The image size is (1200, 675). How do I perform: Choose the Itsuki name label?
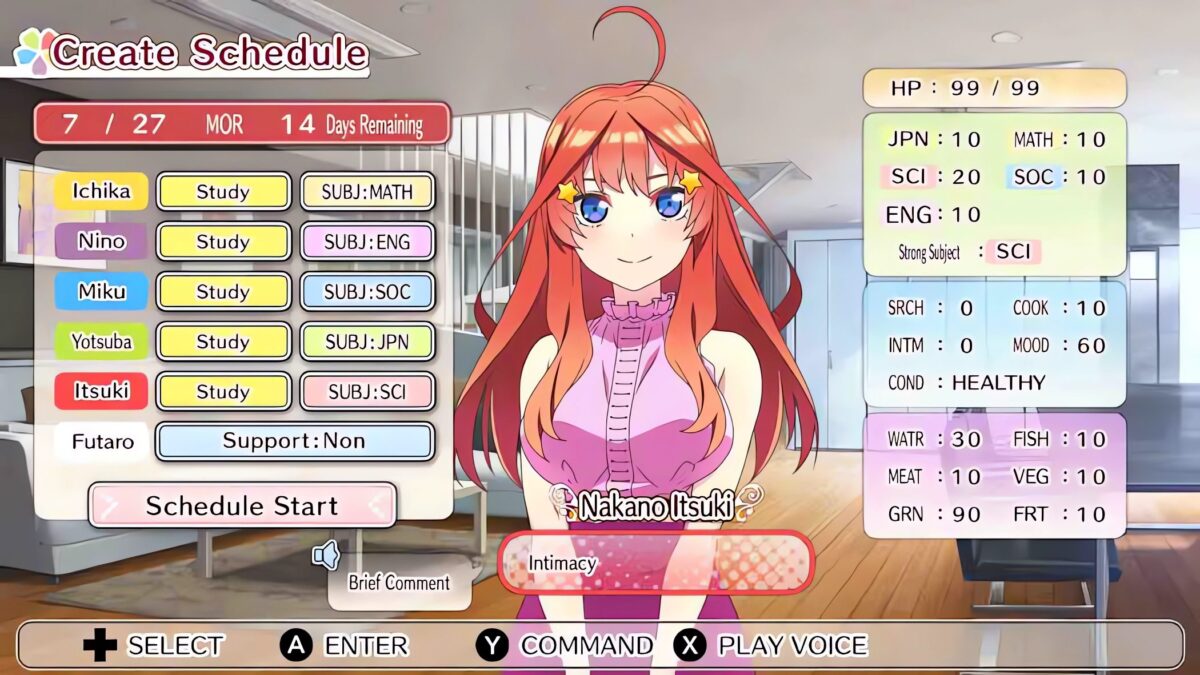click(101, 391)
